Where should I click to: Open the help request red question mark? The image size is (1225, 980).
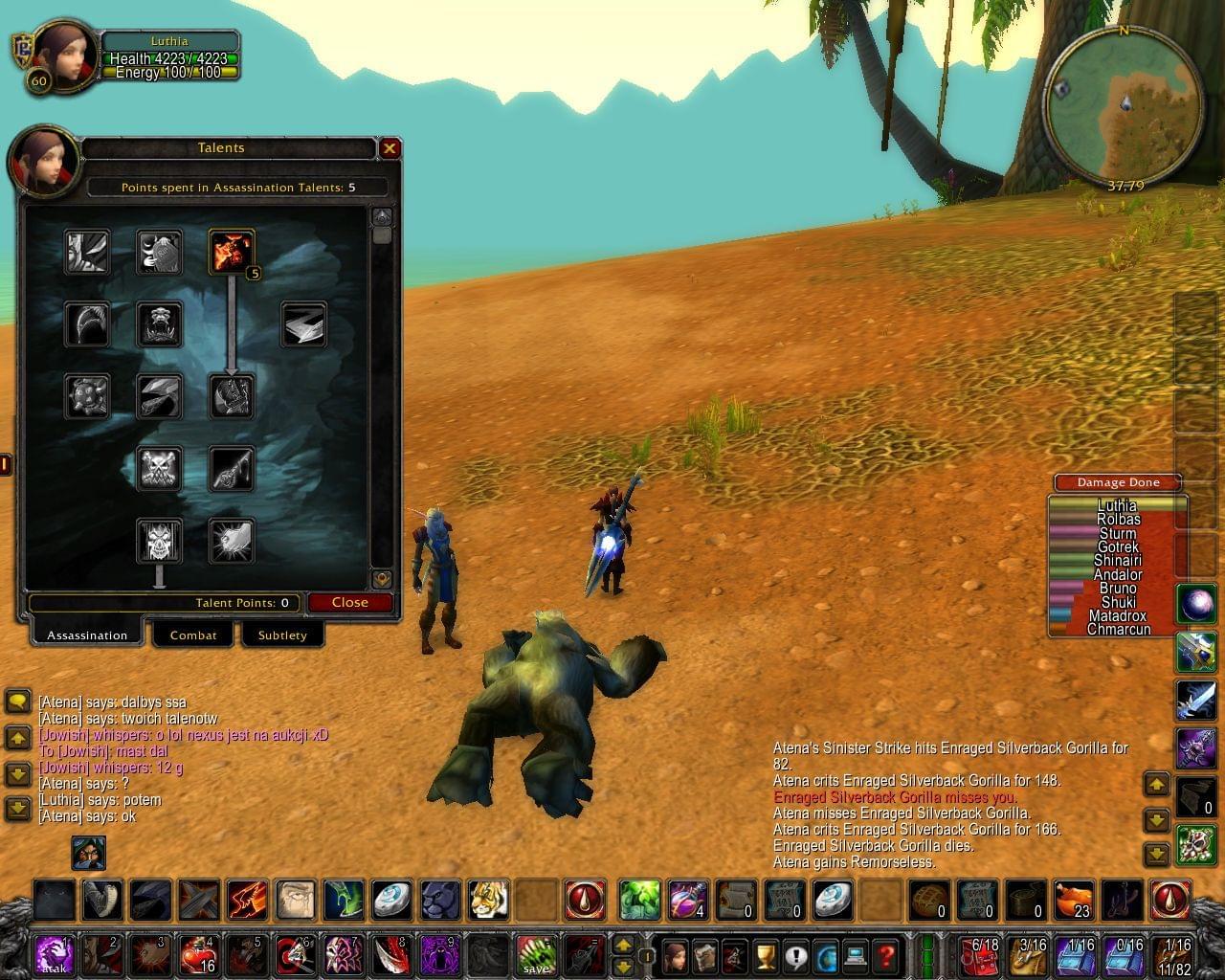click(885, 955)
